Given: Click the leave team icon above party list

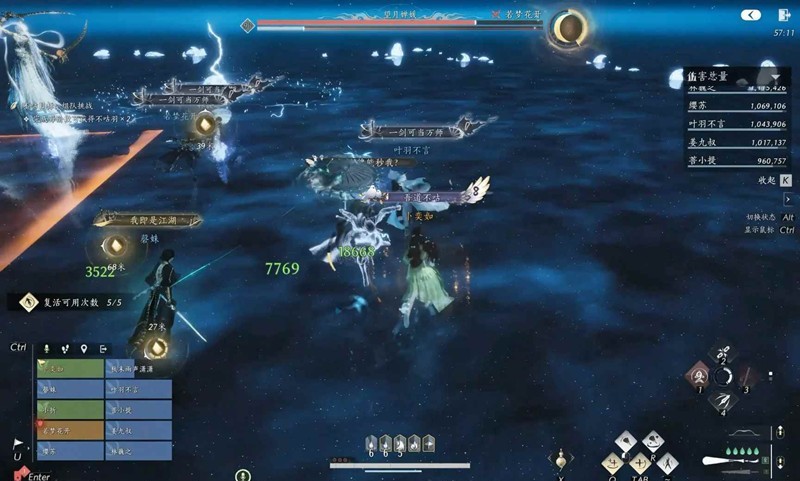Looking at the screenshot, I should point(104,348).
